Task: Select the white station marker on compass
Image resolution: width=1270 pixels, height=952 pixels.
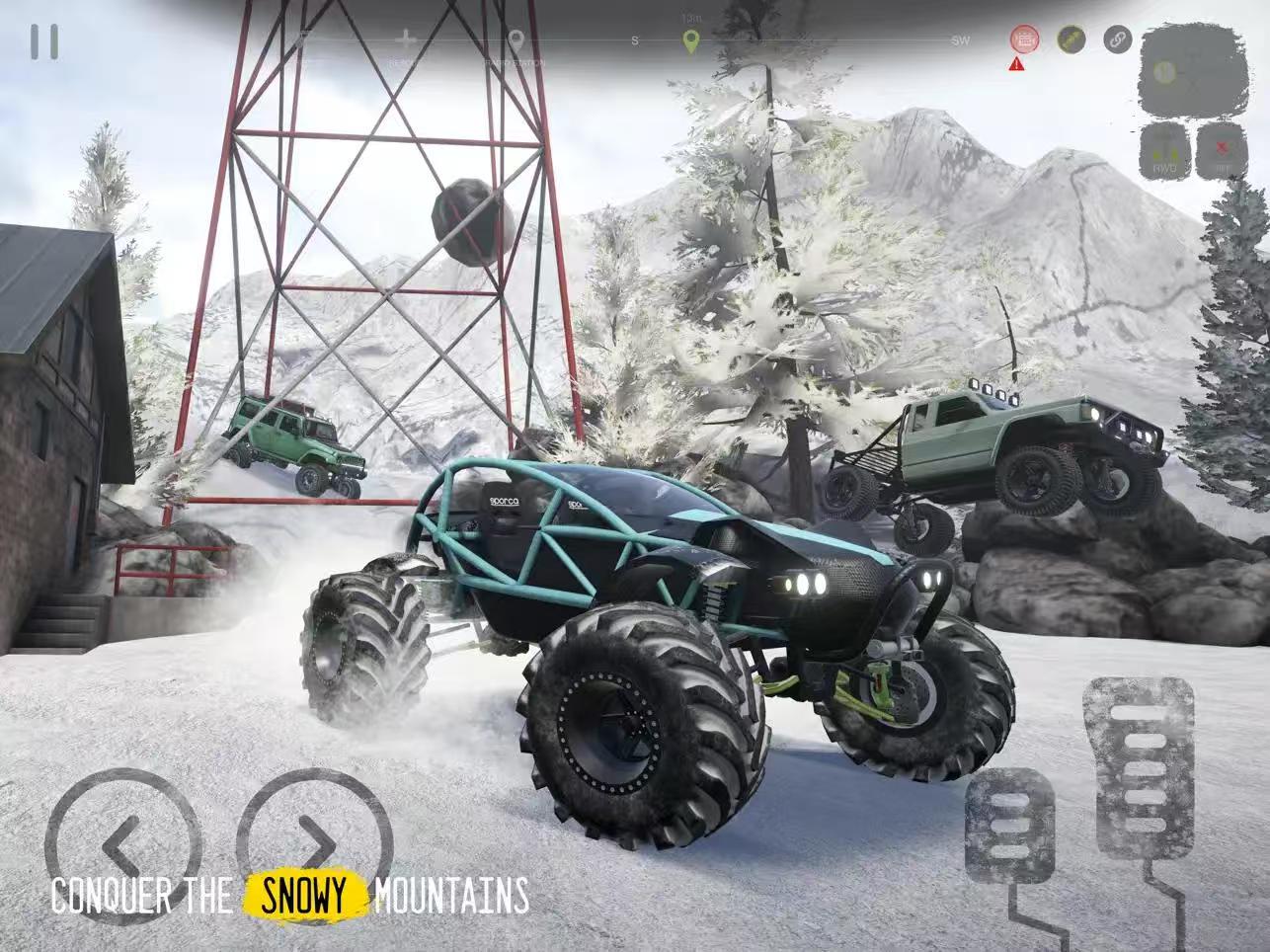Action: point(516,41)
